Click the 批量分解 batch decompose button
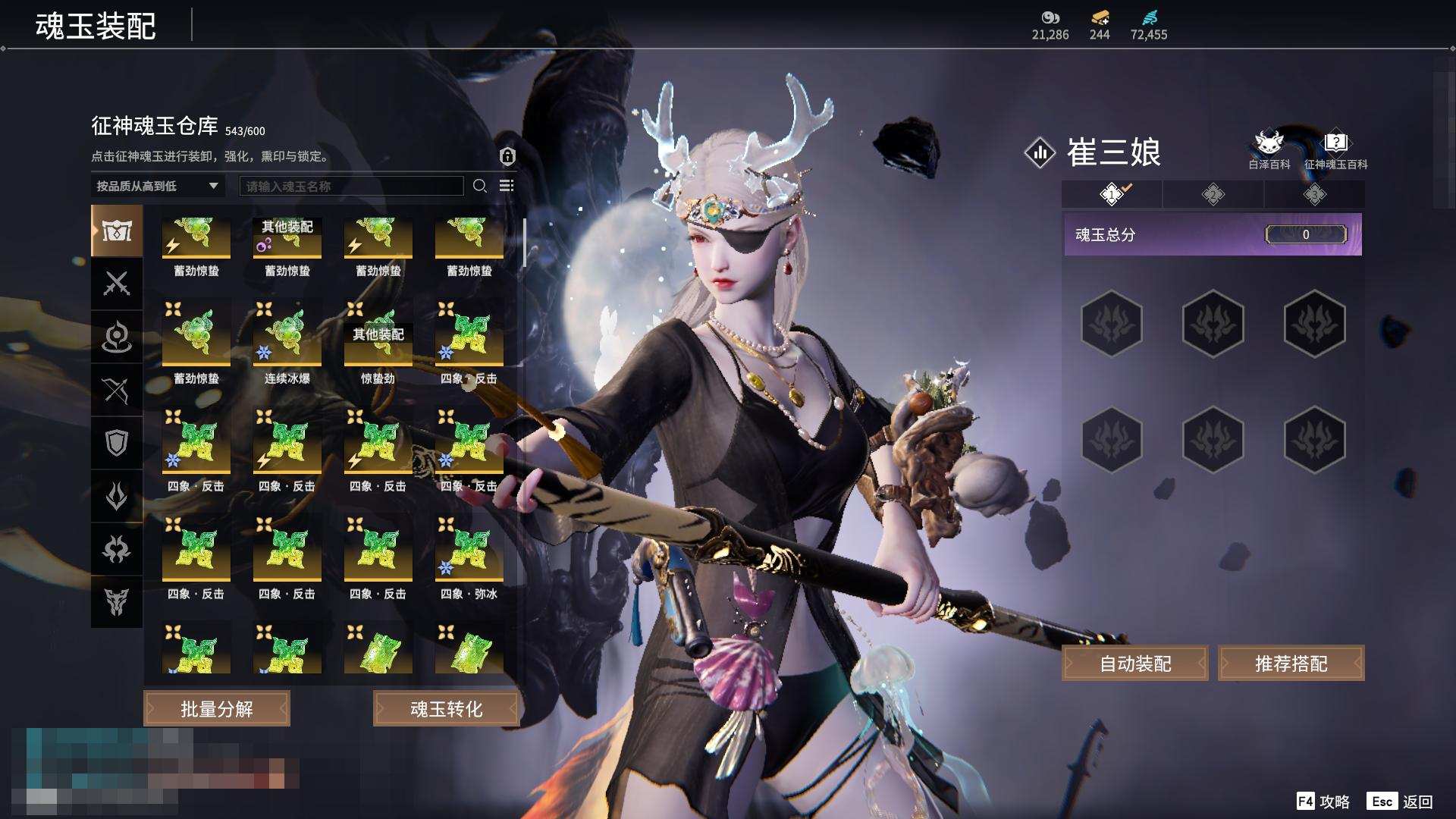 point(217,708)
